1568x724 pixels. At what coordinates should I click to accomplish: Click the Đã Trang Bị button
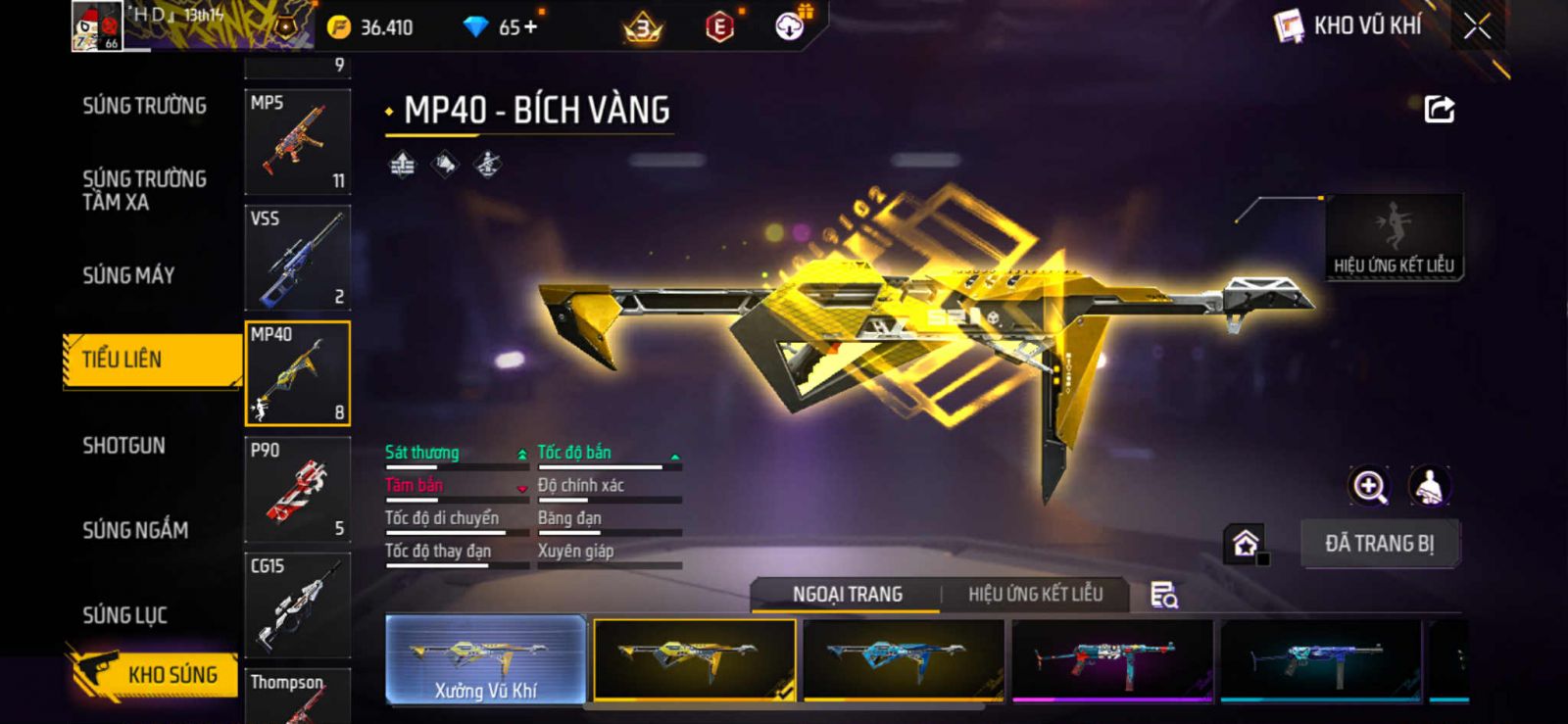point(1379,544)
